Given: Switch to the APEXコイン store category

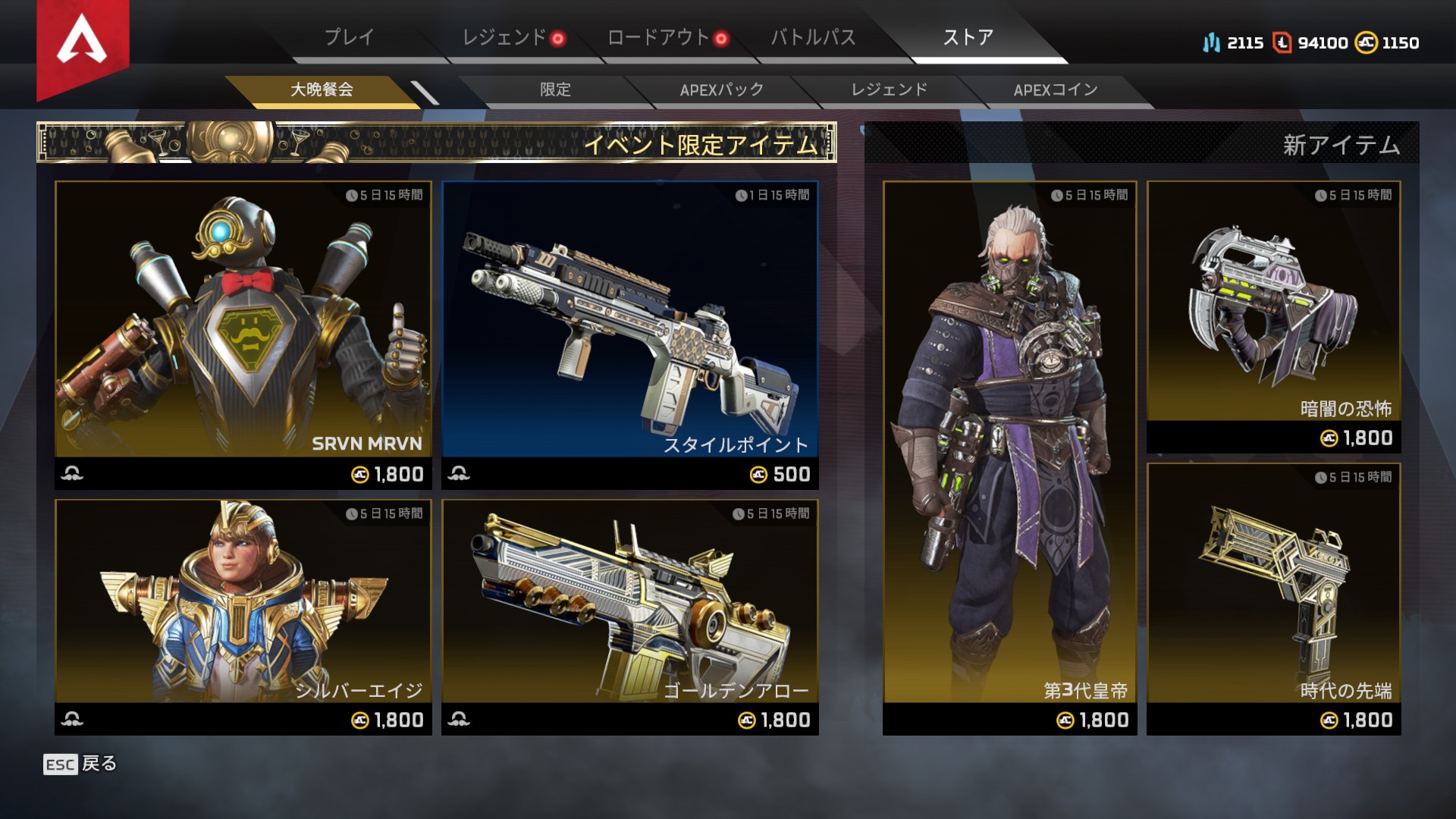Looking at the screenshot, I should [1056, 89].
